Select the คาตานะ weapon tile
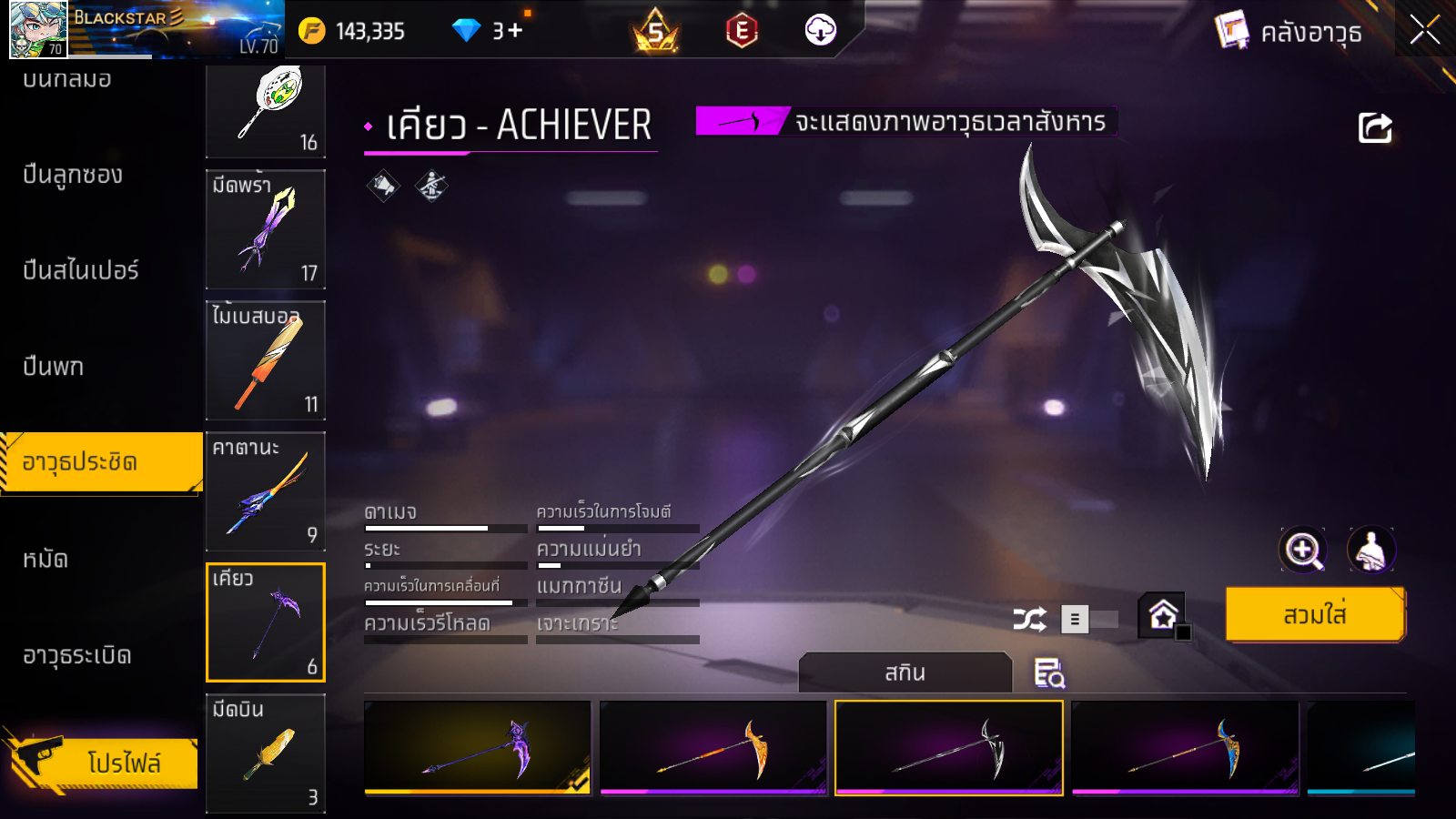This screenshot has width=1456, height=819. tap(266, 491)
